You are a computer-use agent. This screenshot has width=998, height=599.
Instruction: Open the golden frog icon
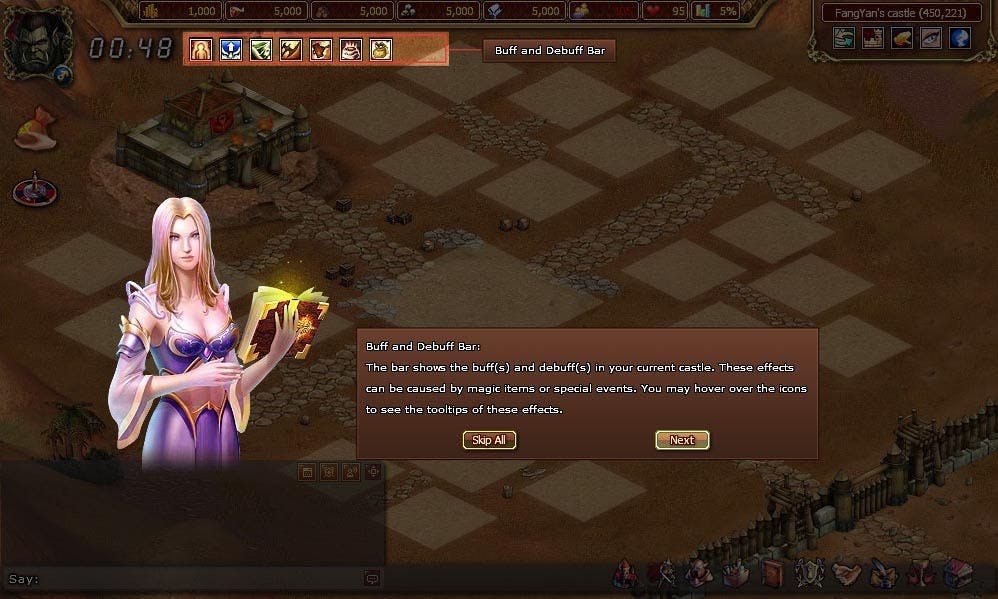[902, 38]
